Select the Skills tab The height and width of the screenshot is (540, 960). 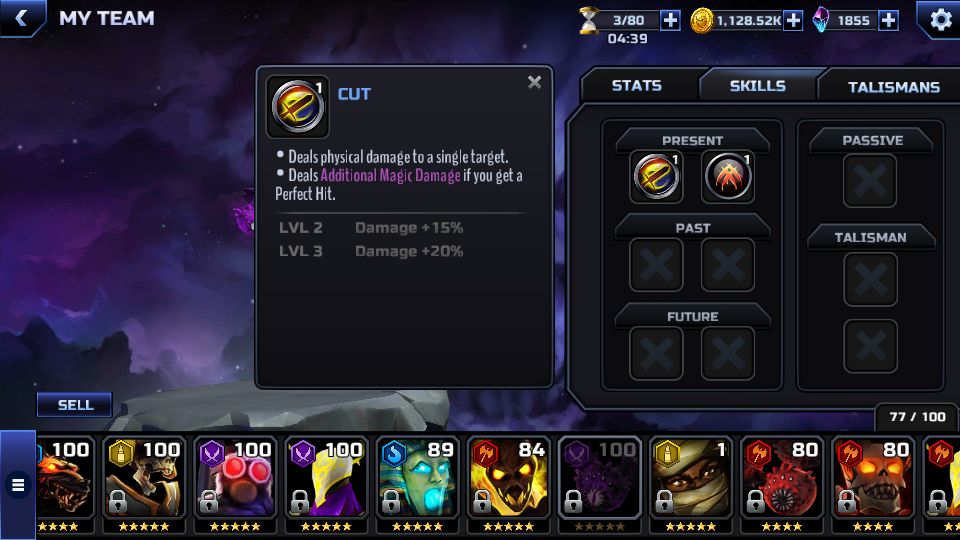757,86
